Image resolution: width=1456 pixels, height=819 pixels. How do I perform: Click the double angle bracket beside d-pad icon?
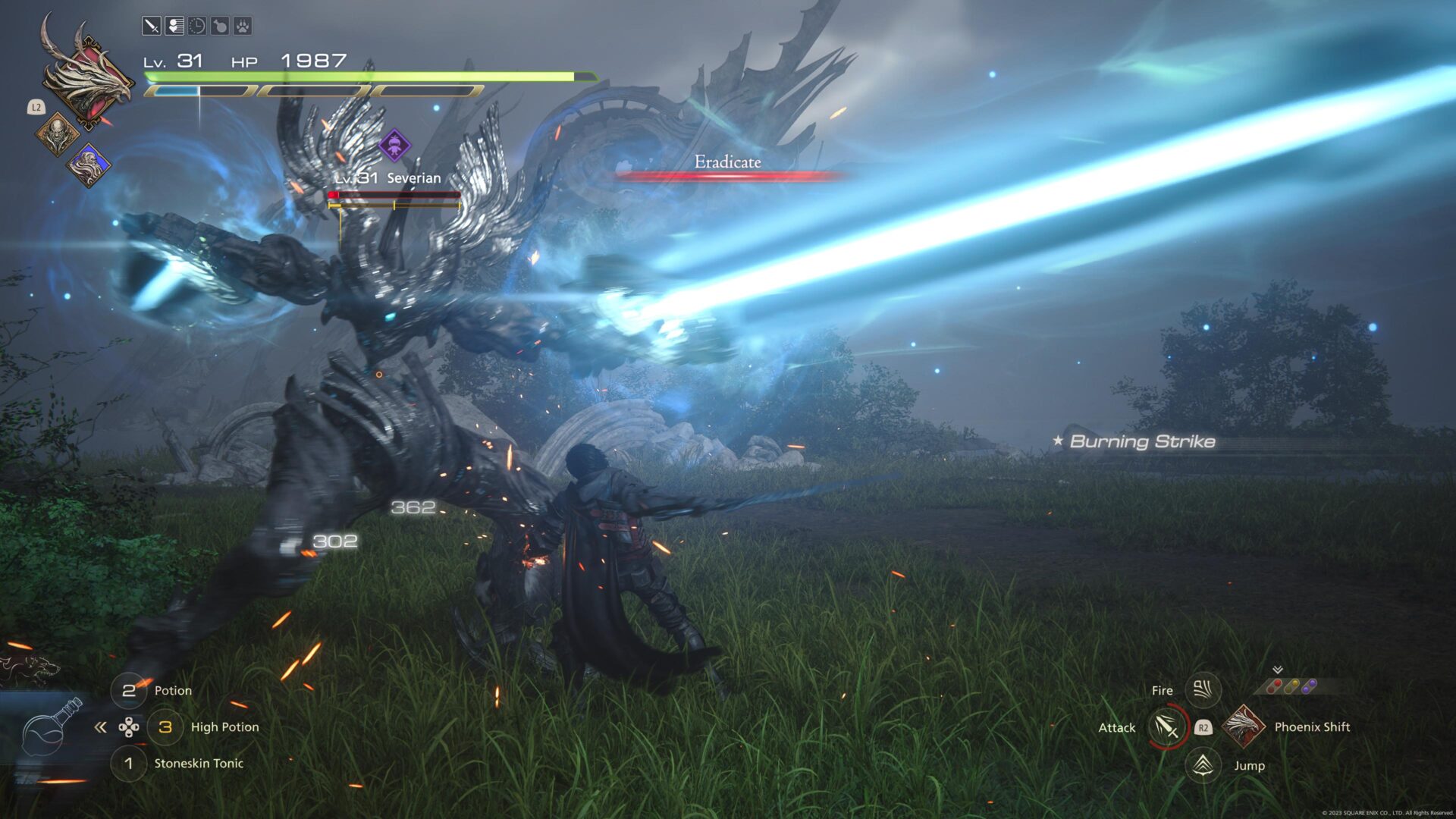pyautogui.click(x=101, y=726)
